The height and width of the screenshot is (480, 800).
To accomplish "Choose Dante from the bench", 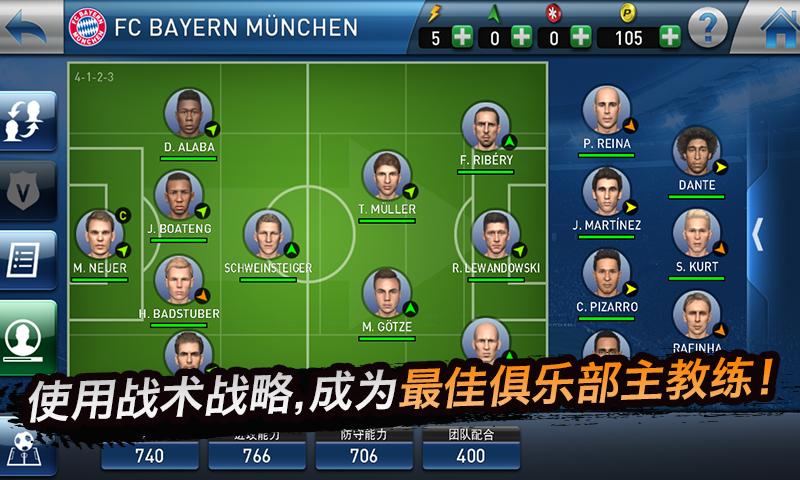I will (697, 153).
